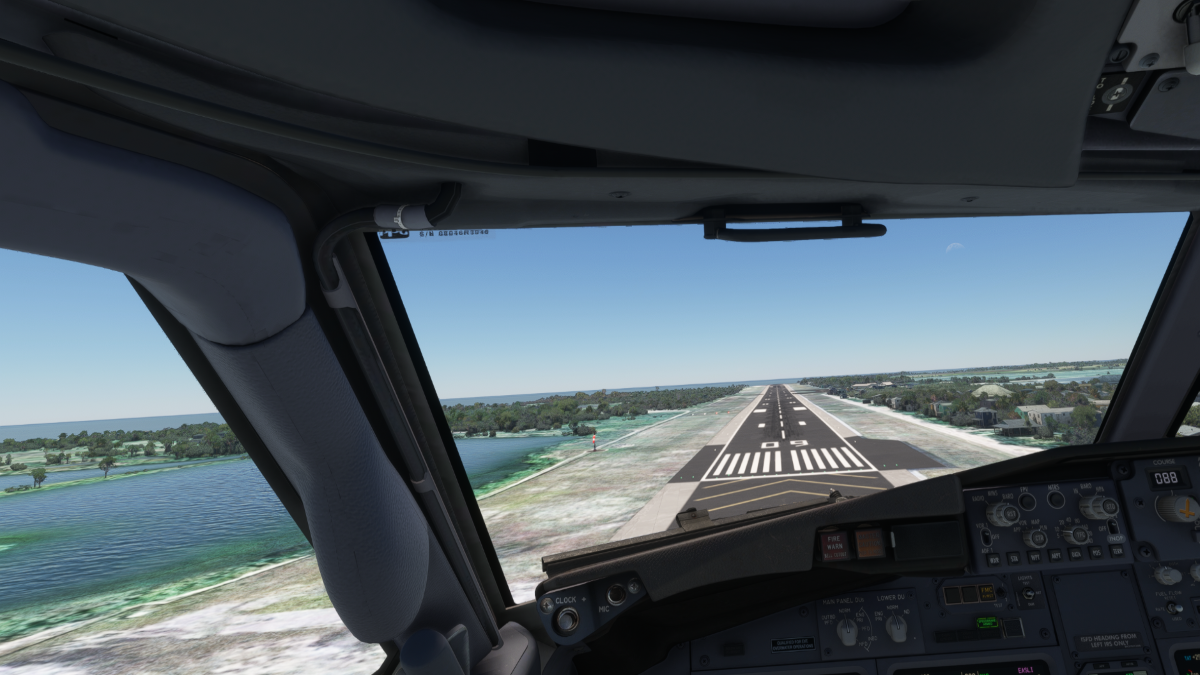Toggle the ARPT airports map button
1200x675 pixels.
[x=1056, y=555]
